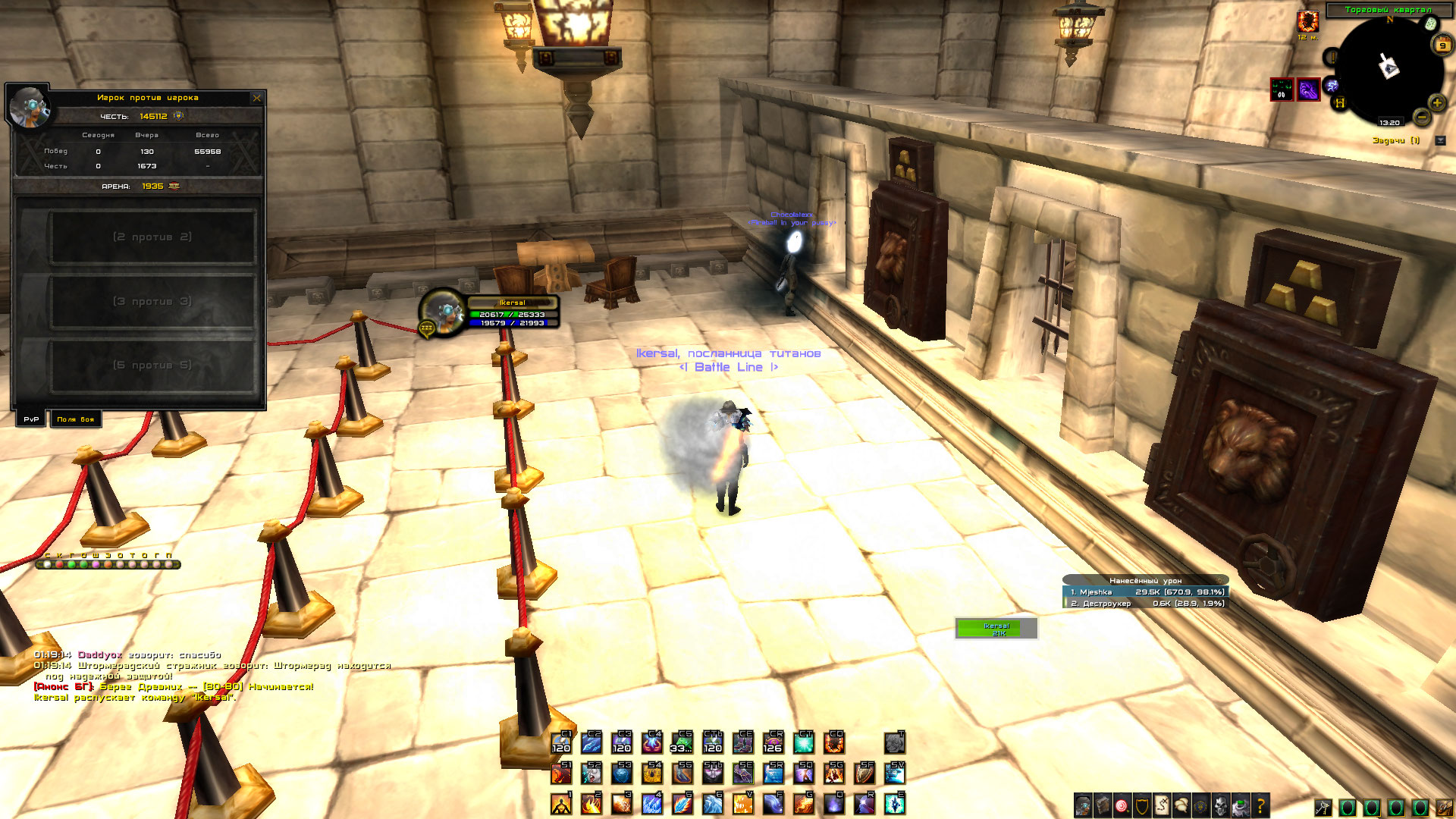Use the gold shield ability labeled SF

click(864, 773)
